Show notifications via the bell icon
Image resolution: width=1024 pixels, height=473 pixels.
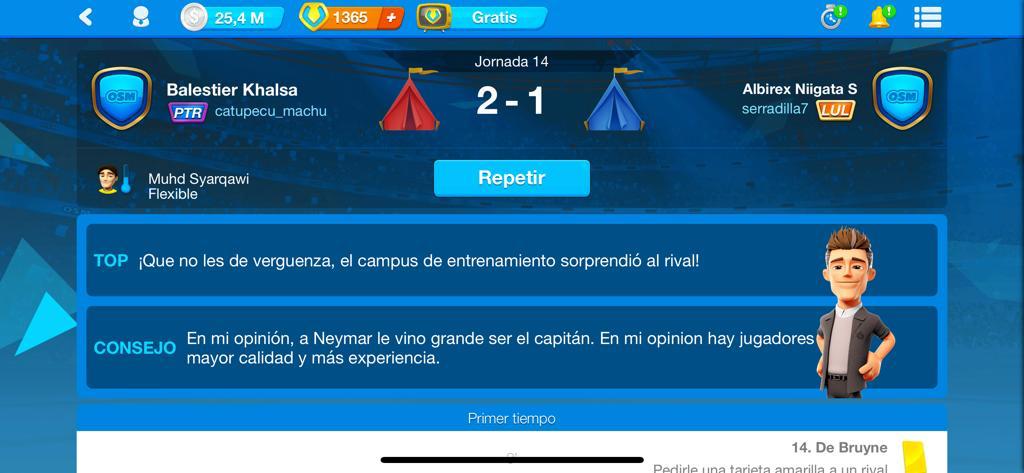click(x=880, y=17)
